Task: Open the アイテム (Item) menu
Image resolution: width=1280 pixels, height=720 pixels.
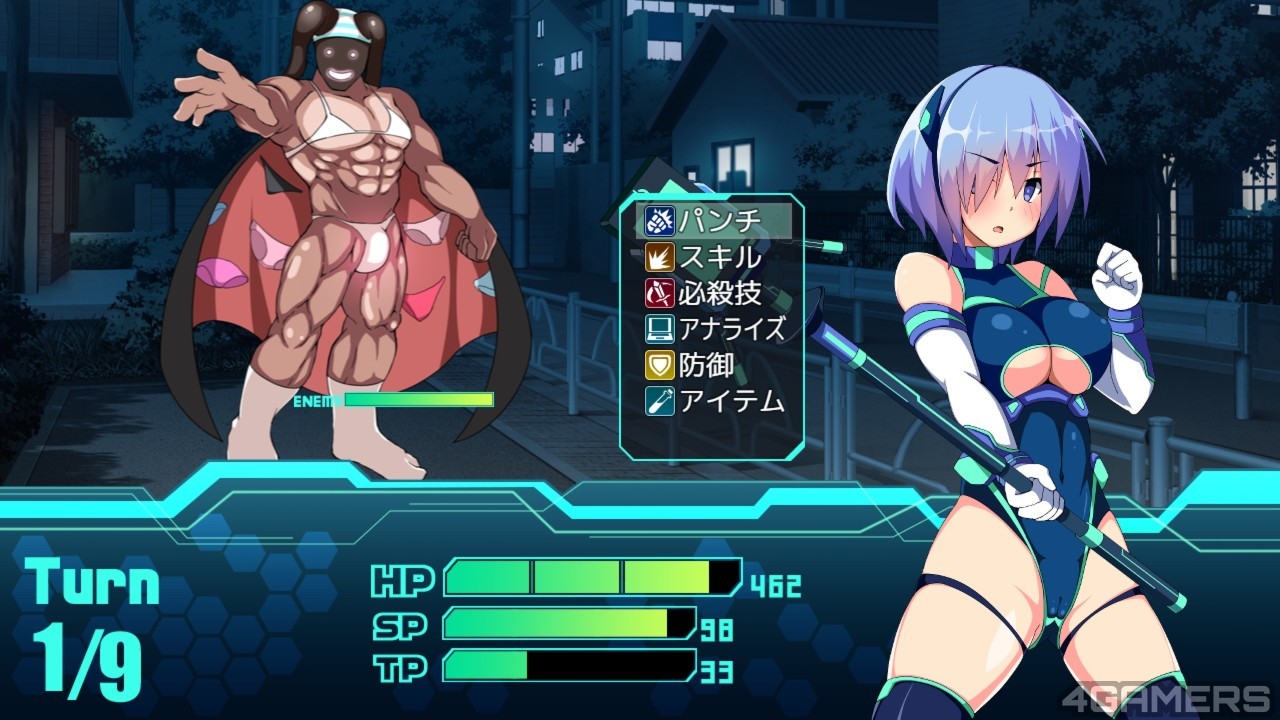Action: pos(715,401)
